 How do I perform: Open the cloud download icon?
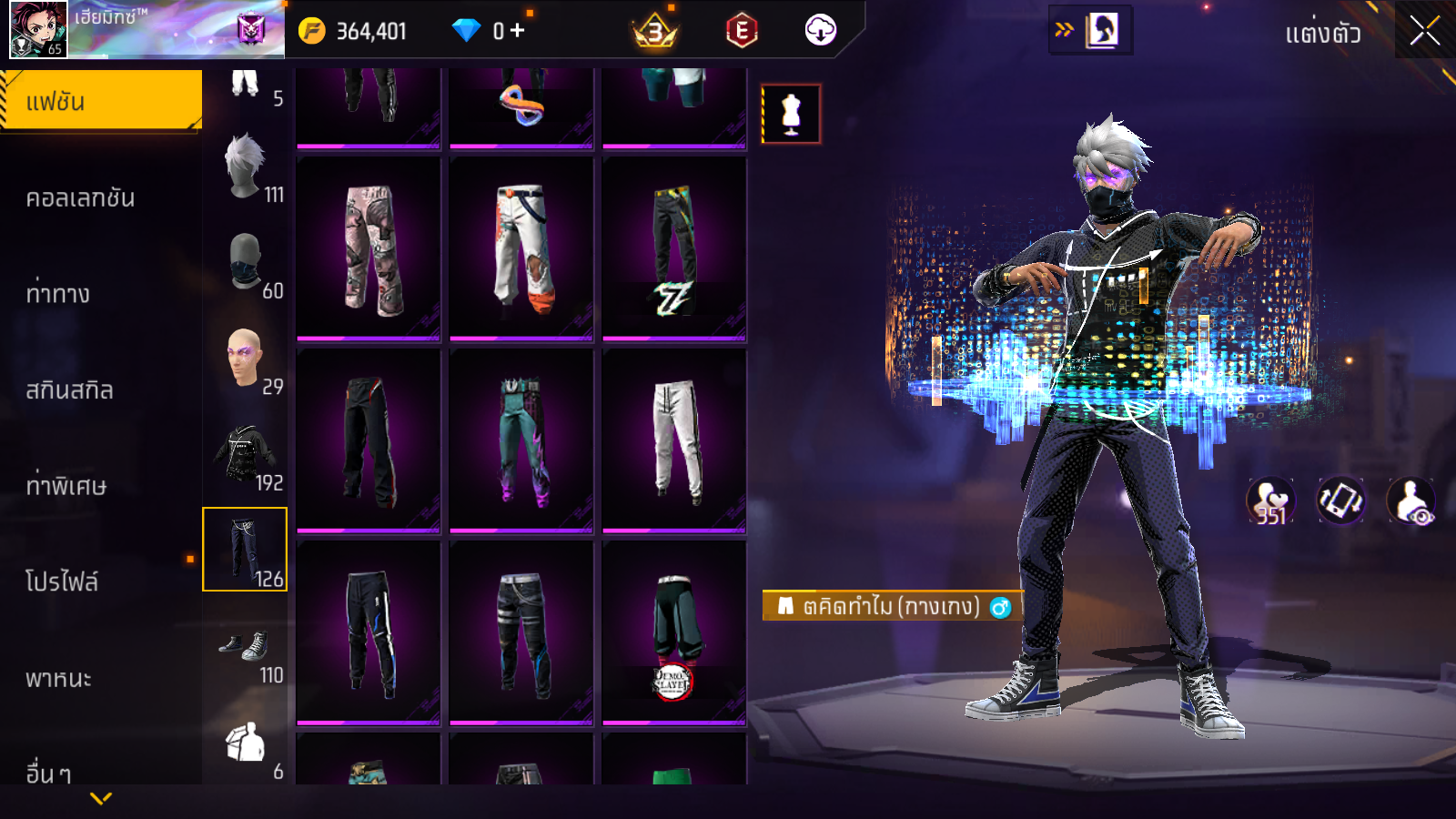click(x=820, y=30)
